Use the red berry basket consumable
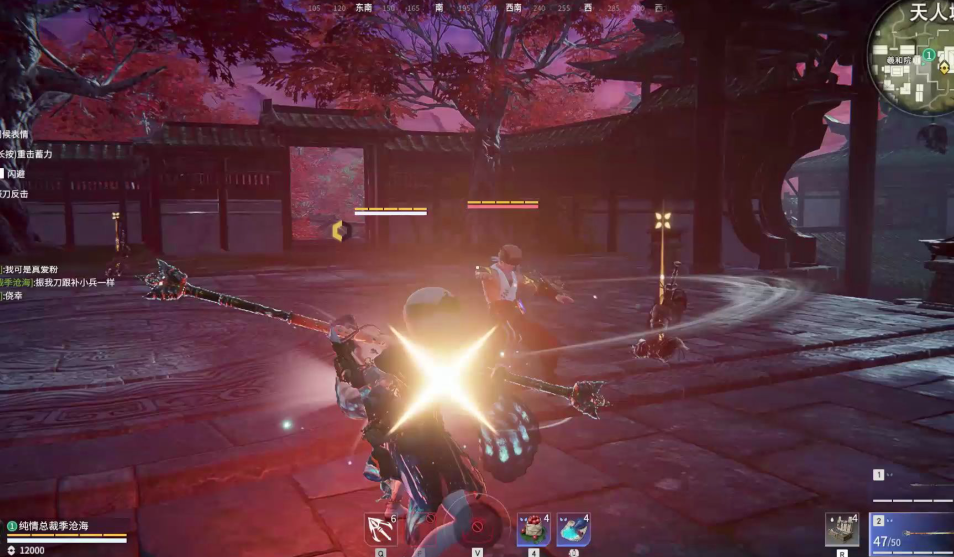Viewport: 954px width, 557px height. 534,529
